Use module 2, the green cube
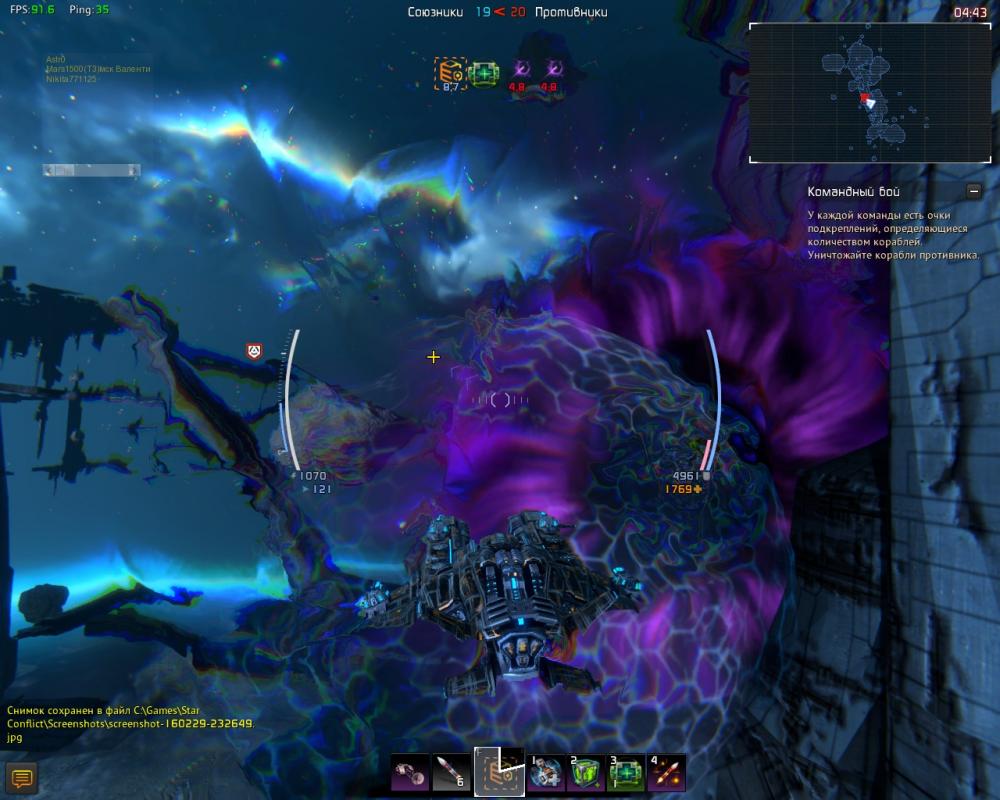 pyautogui.click(x=587, y=773)
